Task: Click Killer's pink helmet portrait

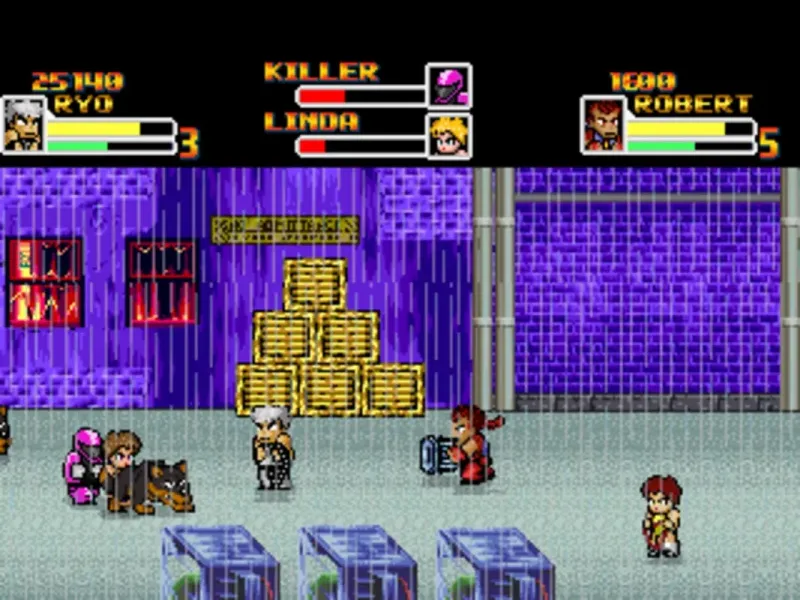Action: (x=449, y=86)
